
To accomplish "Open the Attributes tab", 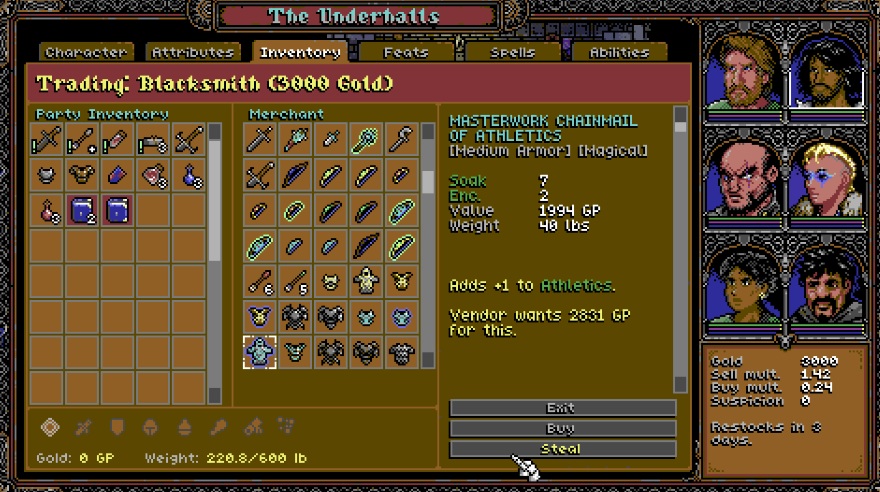I will pyautogui.click(x=193, y=52).
